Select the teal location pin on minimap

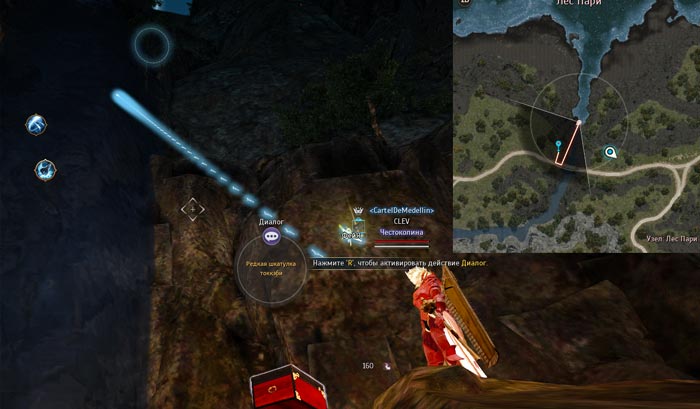click(610, 153)
